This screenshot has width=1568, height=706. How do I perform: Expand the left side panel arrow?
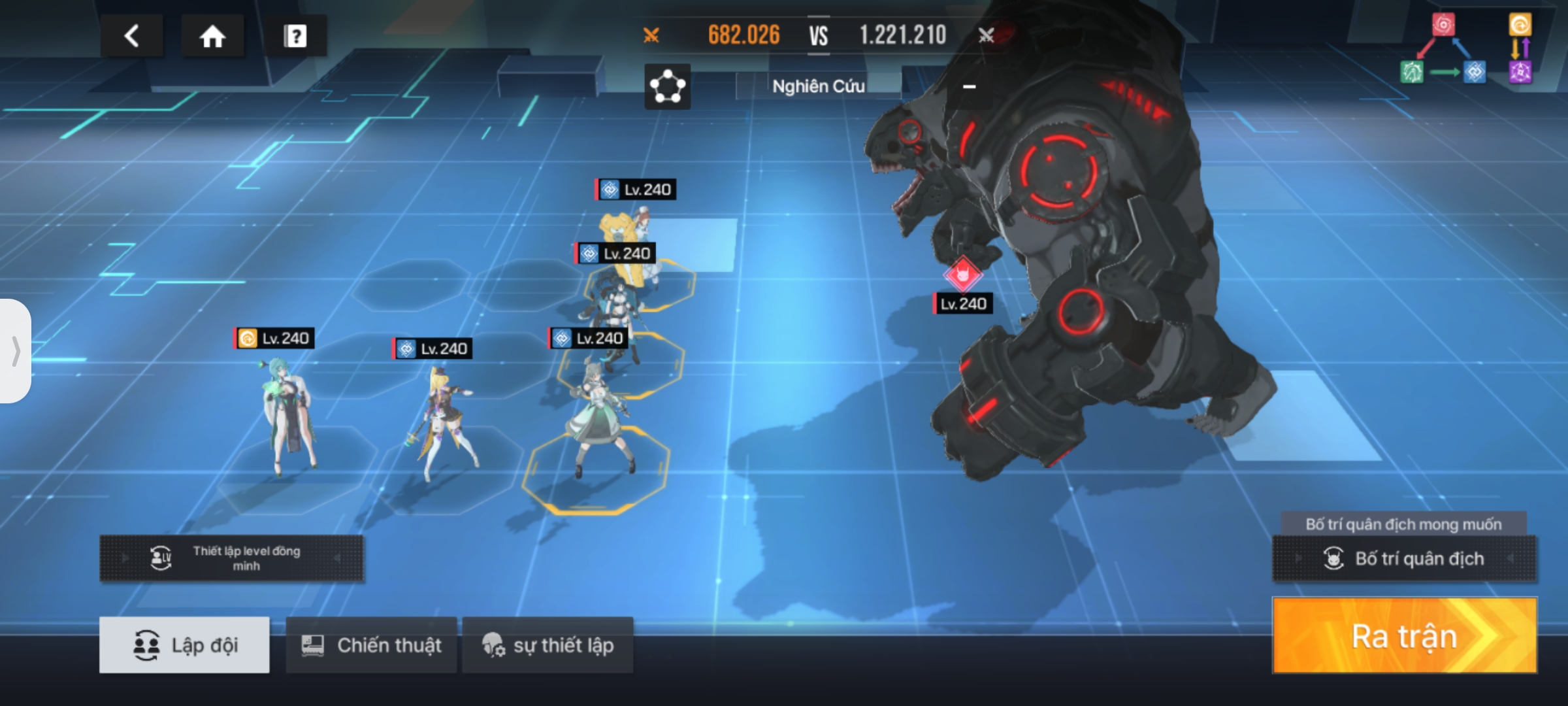pyautogui.click(x=16, y=351)
